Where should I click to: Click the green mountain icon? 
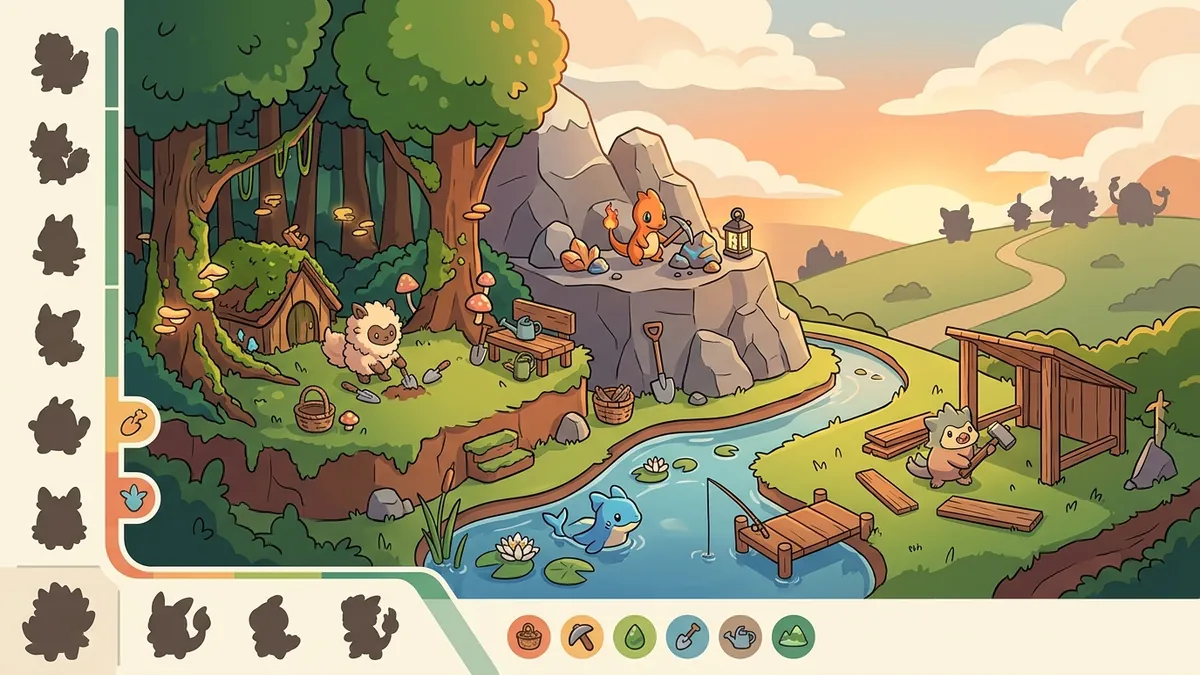point(794,634)
